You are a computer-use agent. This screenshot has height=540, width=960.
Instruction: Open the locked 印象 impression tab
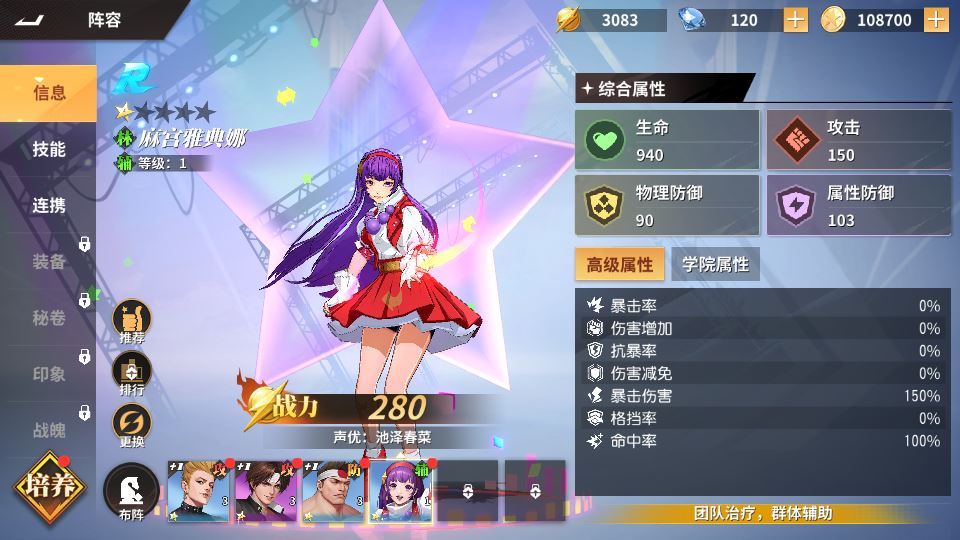pos(49,374)
